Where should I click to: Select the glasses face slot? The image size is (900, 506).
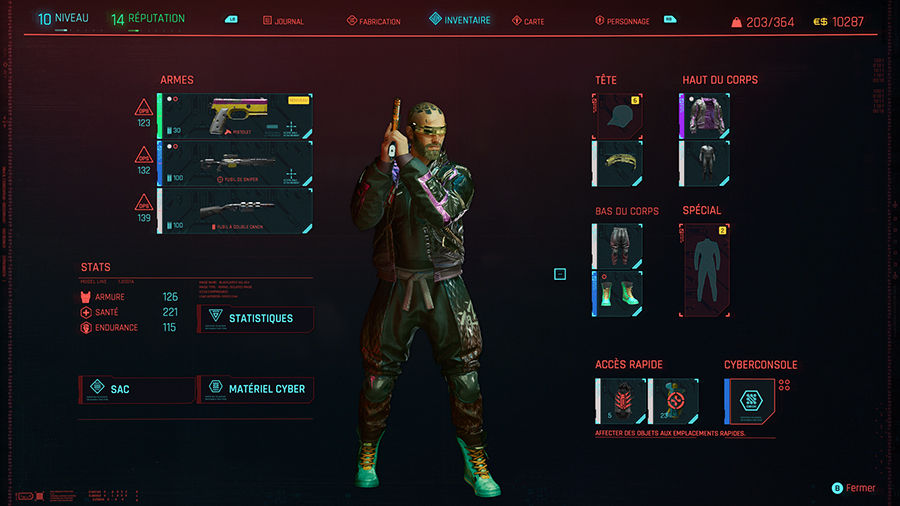point(618,161)
